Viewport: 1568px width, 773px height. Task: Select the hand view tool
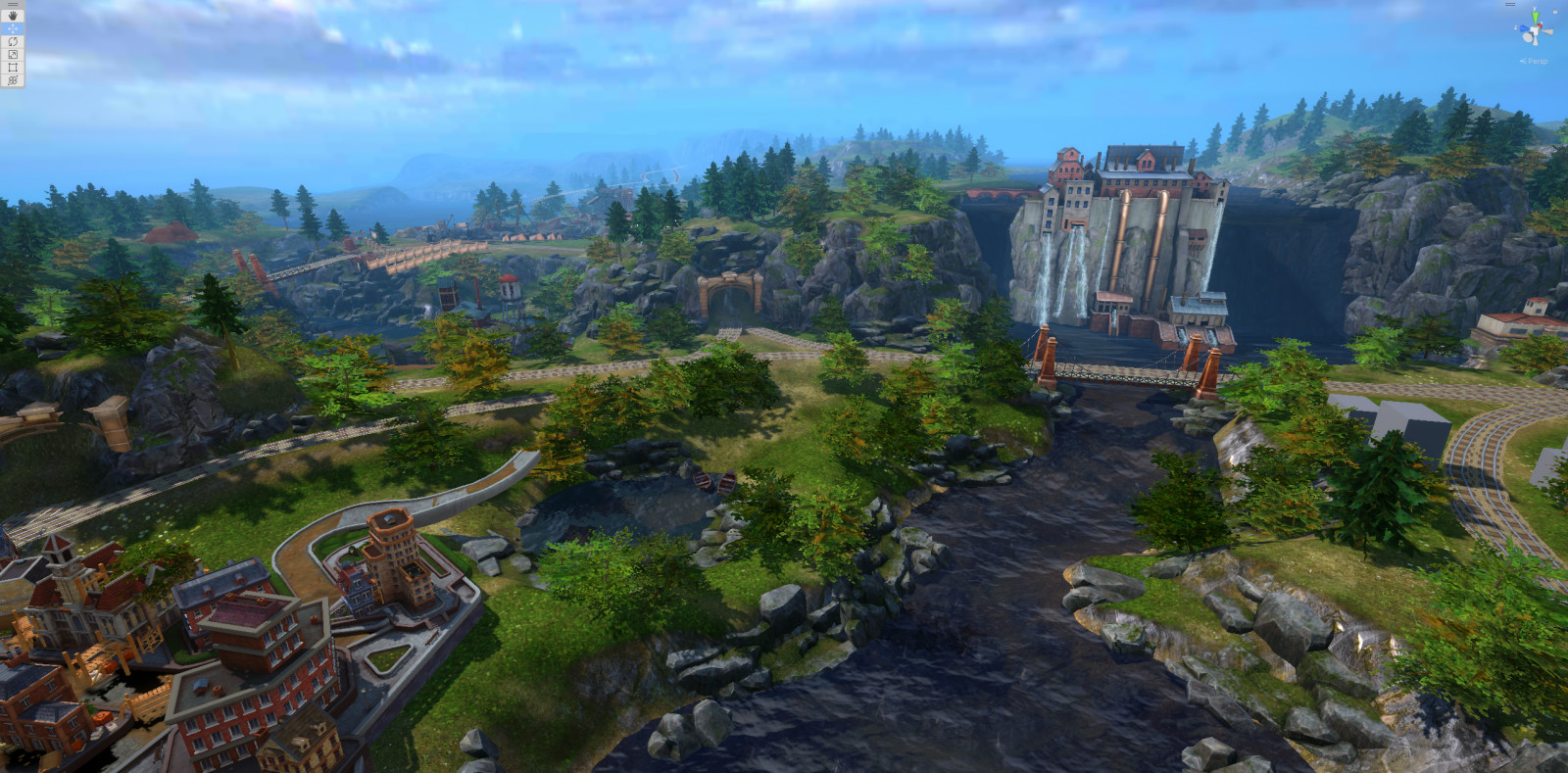click(x=13, y=16)
